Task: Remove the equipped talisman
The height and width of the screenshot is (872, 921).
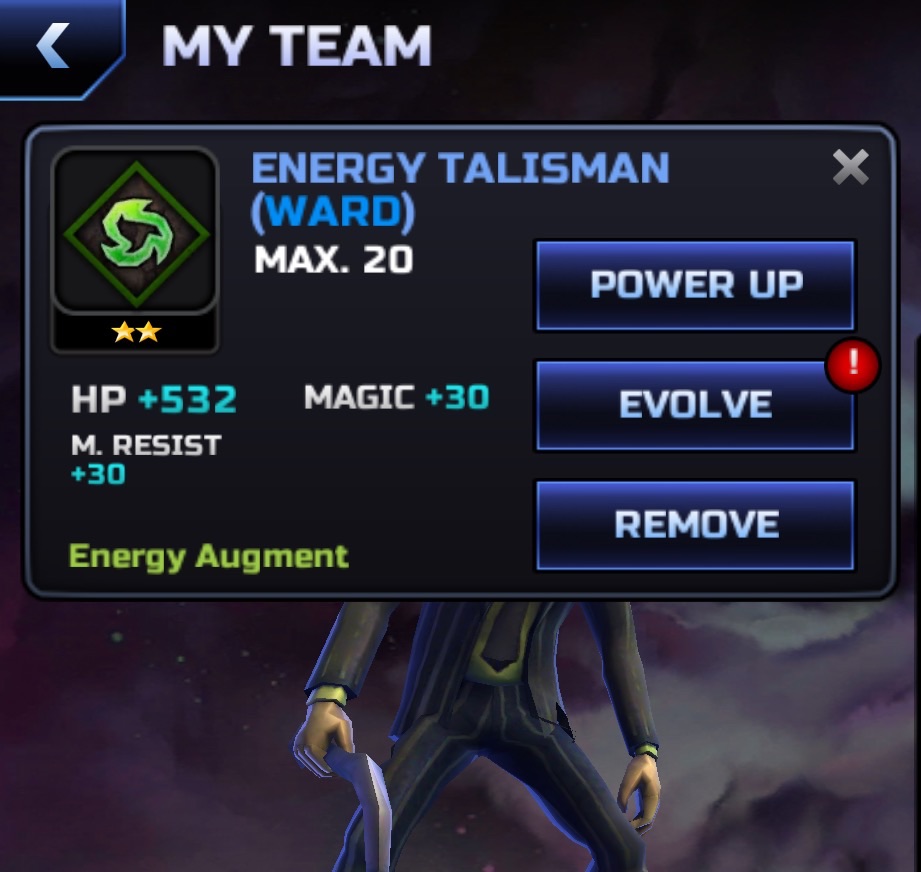Action: 695,525
